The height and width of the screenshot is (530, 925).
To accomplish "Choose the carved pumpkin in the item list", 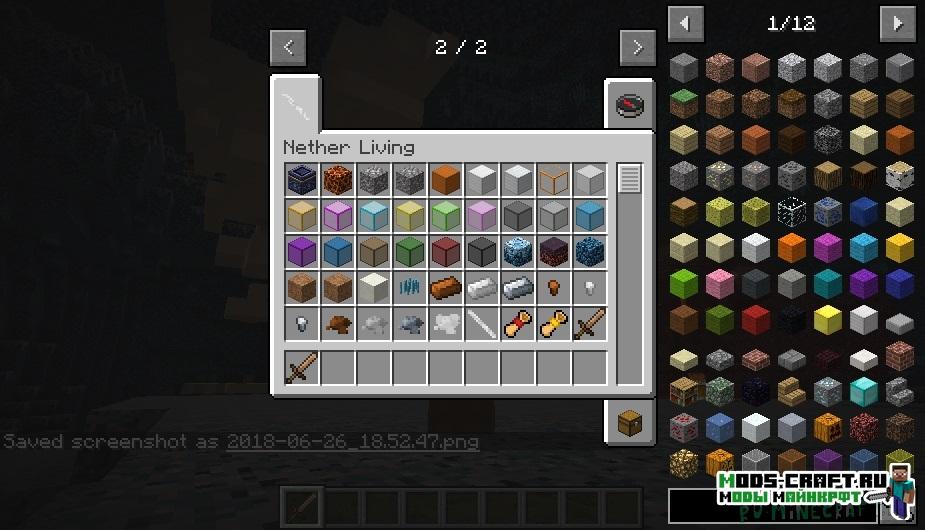I will pyautogui.click(x=828, y=426).
